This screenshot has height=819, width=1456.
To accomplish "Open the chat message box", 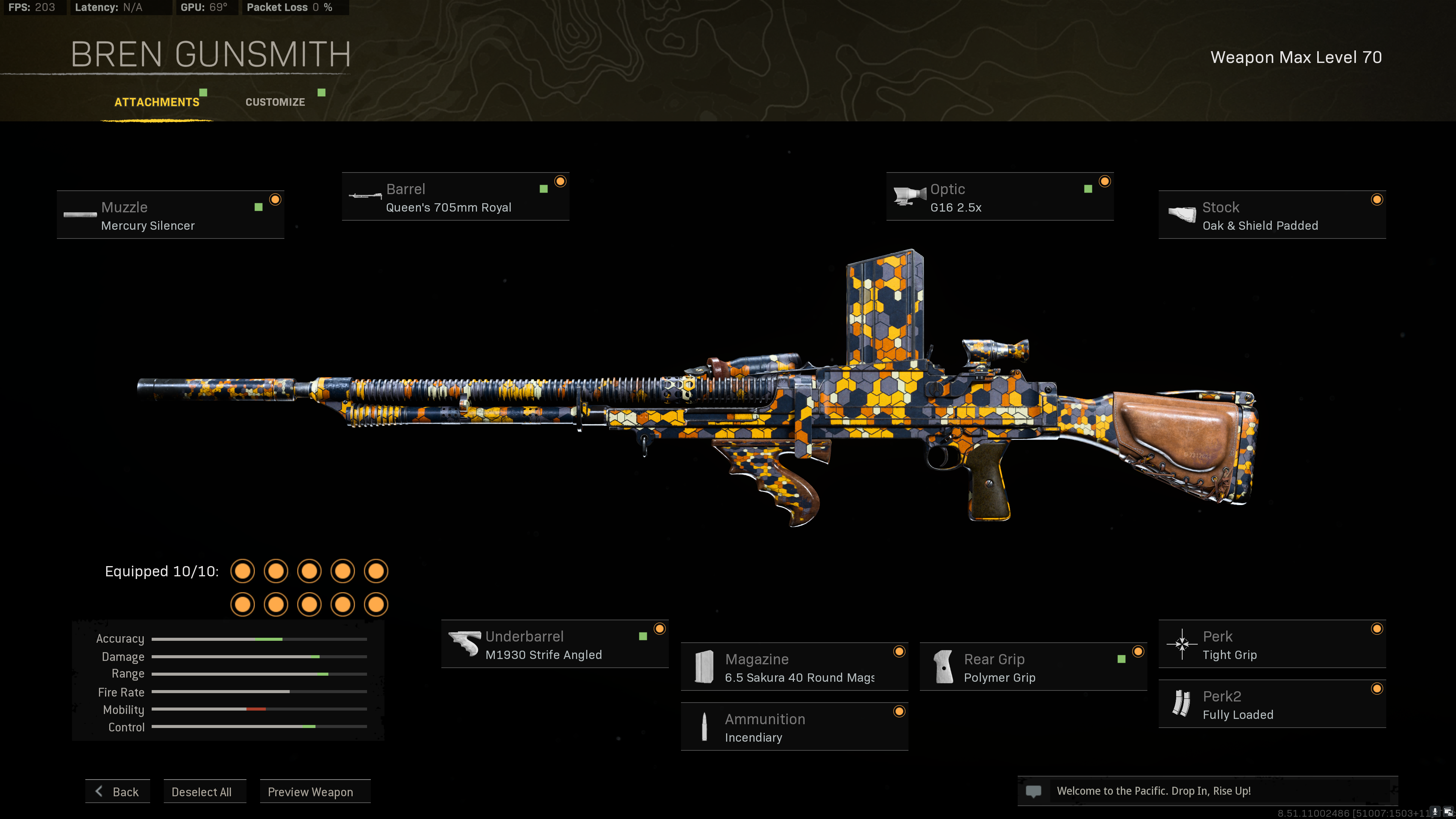I will [1207, 791].
